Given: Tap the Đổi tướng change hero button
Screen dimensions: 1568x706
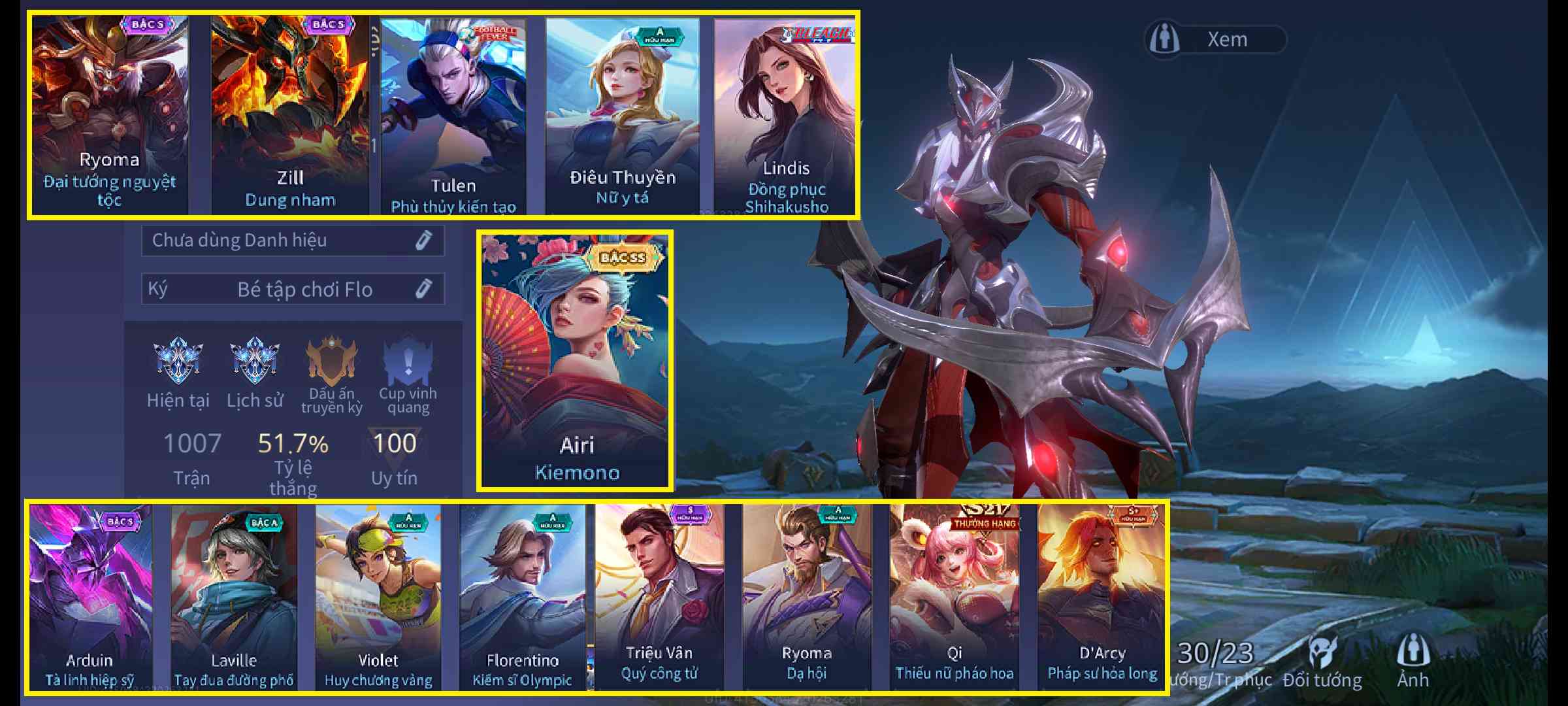Looking at the screenshot, I should point(1322,662).
